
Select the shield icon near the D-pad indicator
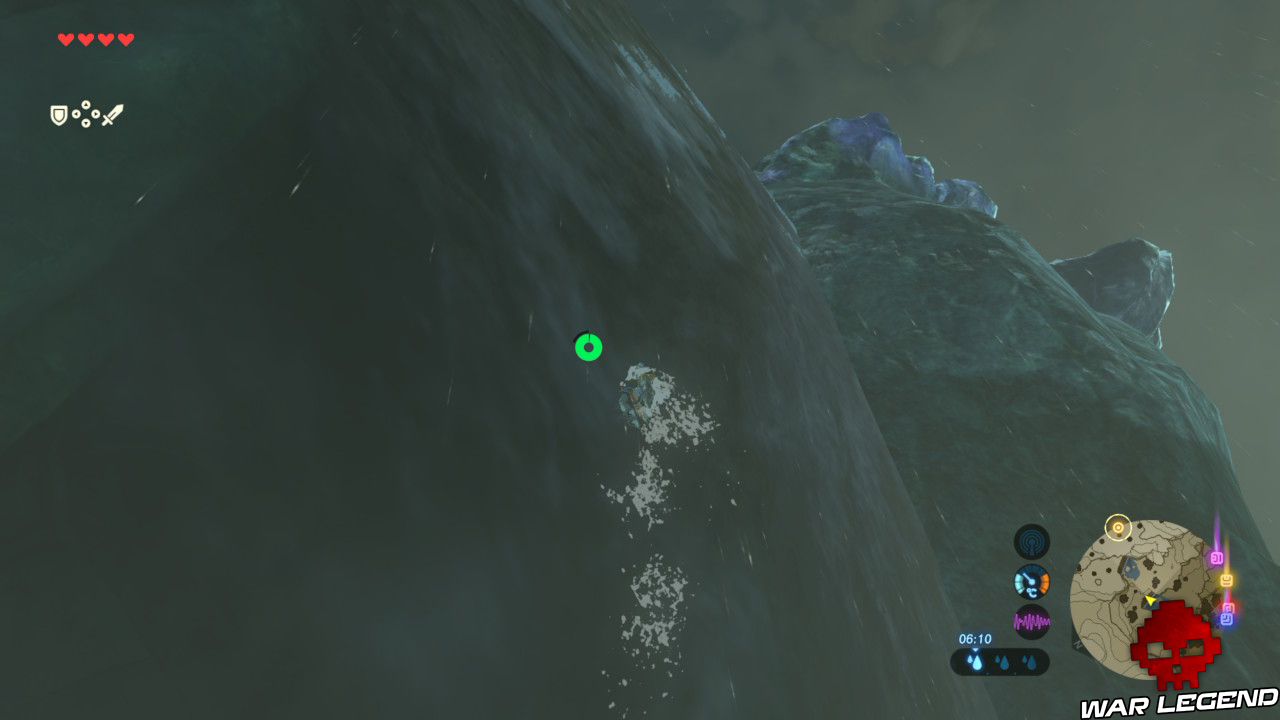tap(58, 114)
